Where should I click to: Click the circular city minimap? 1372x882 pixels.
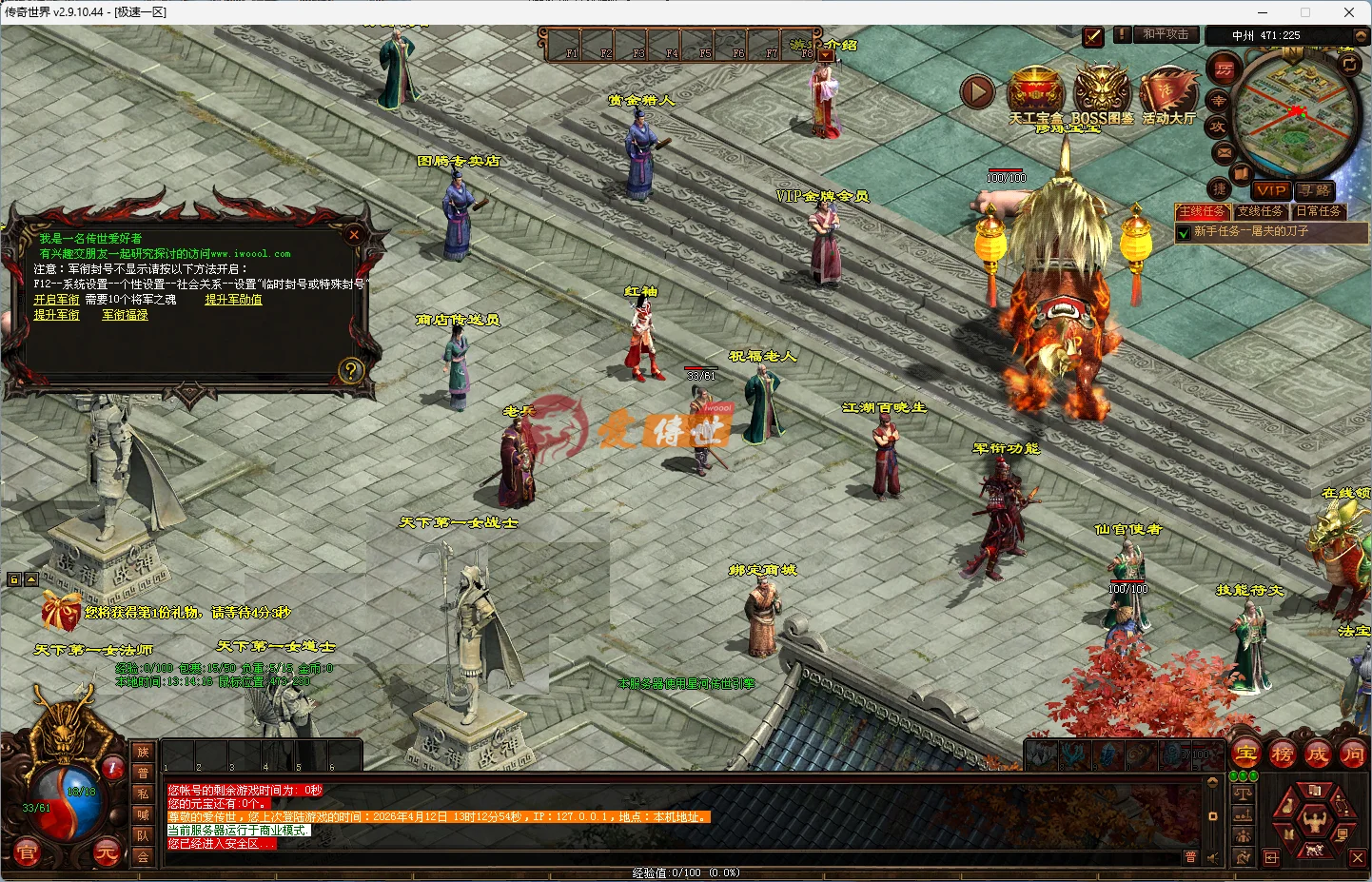point(1294,114)
